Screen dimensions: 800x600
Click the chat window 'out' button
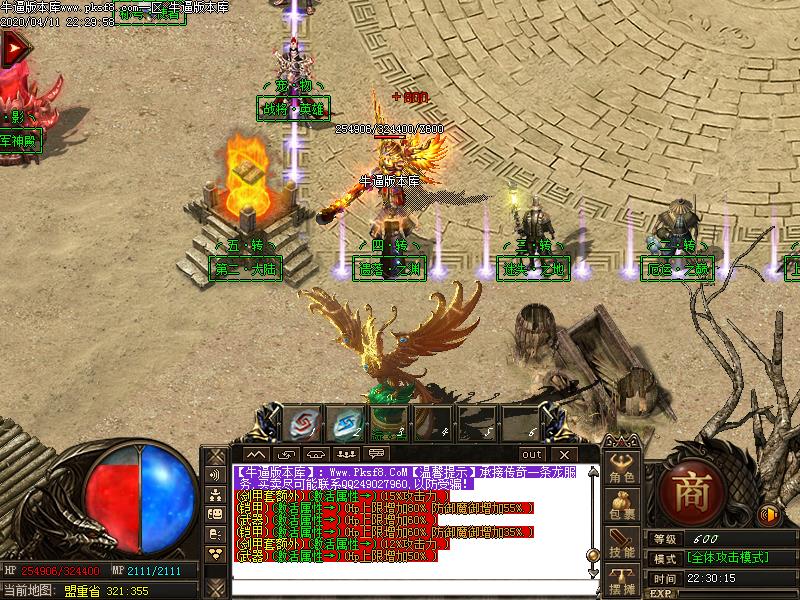[533, 454]
